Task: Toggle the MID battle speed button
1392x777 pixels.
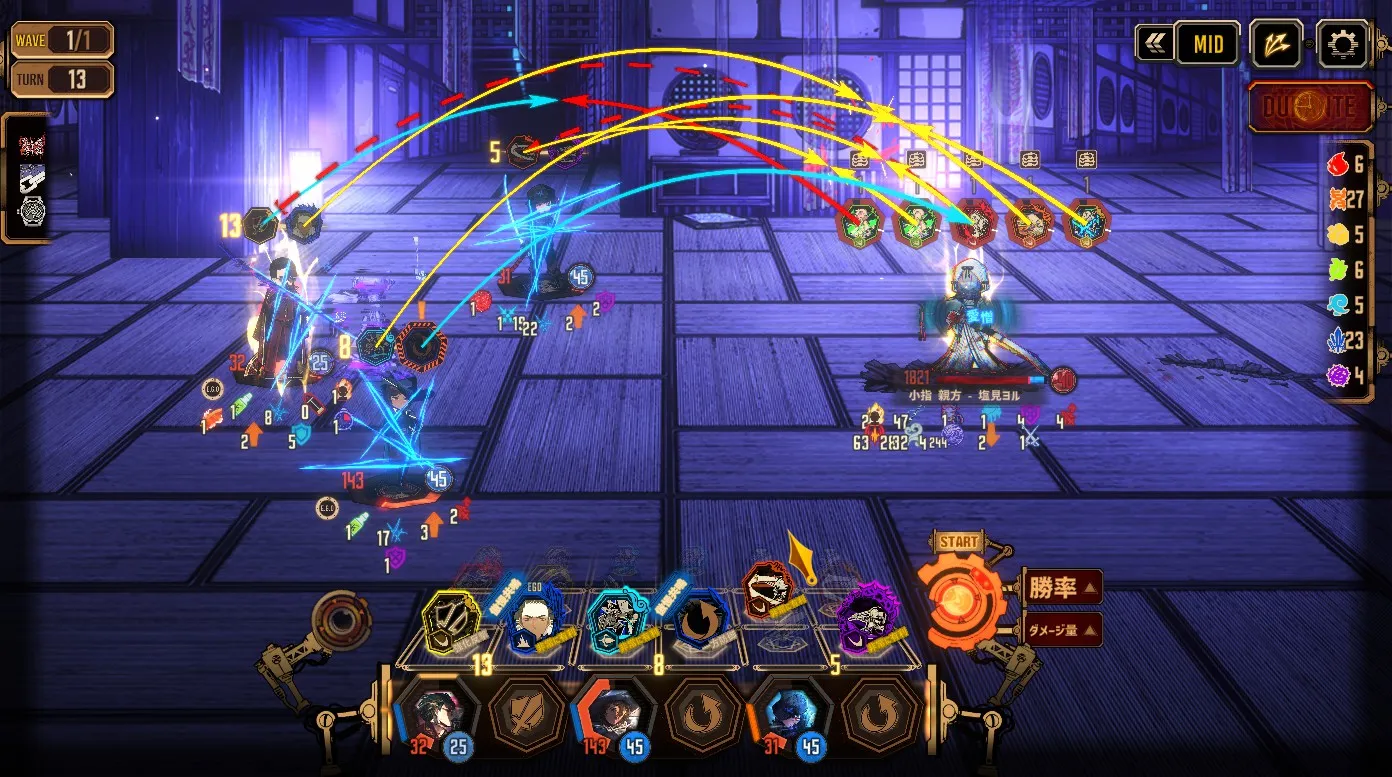Action: [x=1207, y=44]
